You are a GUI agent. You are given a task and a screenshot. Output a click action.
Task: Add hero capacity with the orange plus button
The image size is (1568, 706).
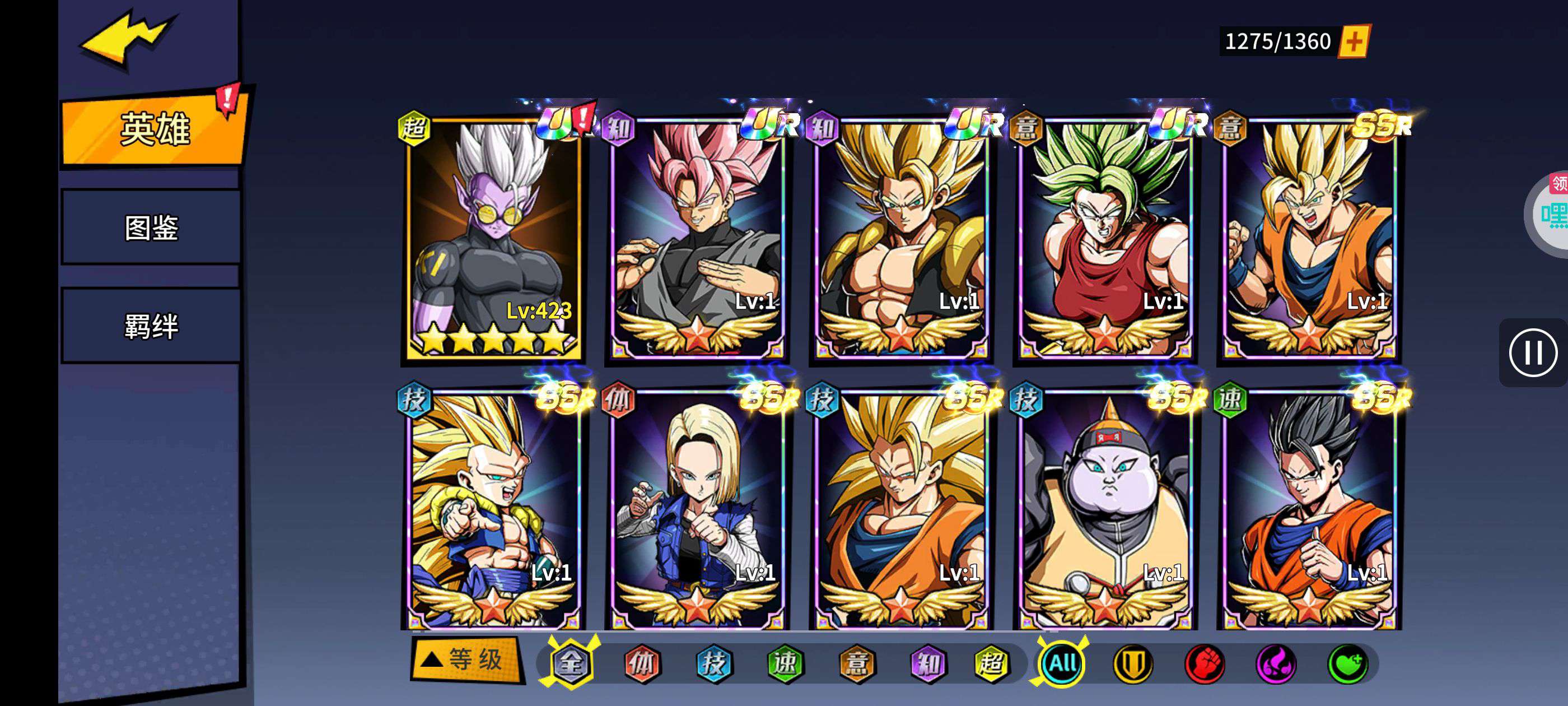[x=1354, y=41]
